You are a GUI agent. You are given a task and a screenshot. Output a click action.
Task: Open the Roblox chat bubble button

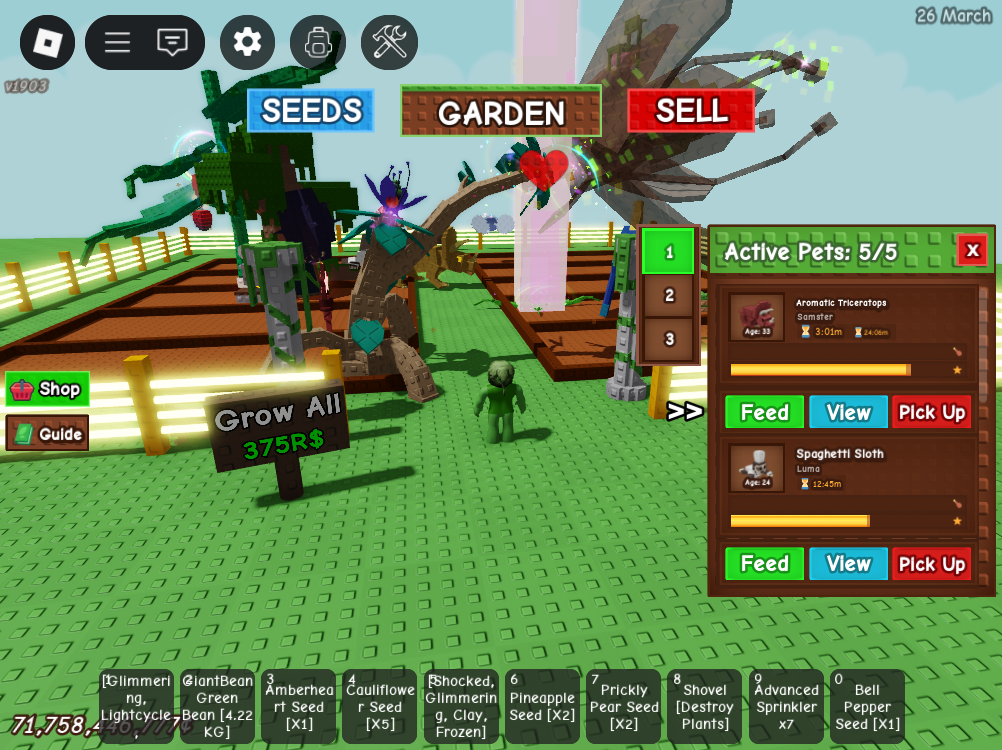[x=172, y=42]
